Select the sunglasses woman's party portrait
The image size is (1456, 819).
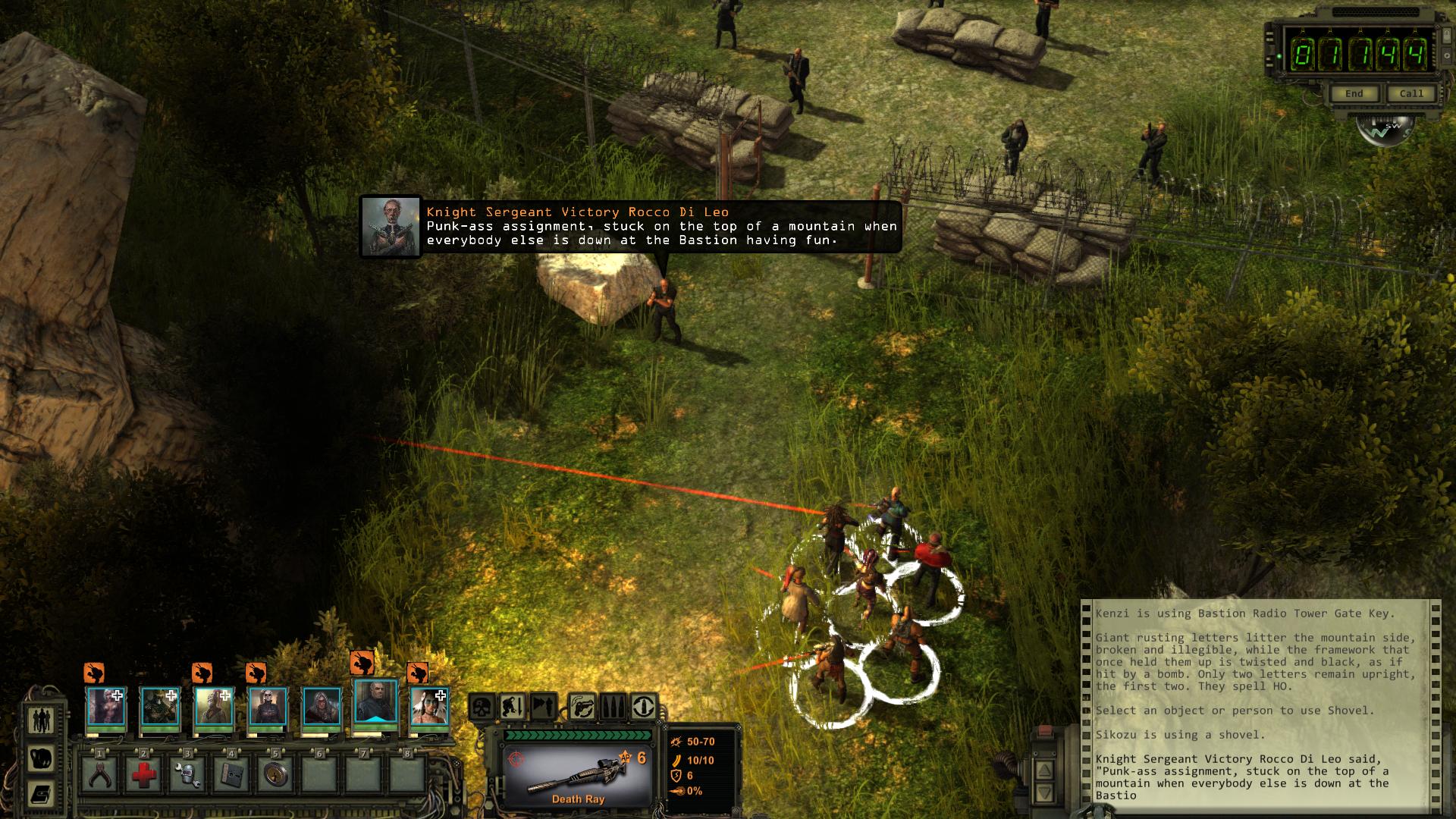pyautogui.click(x=268, y=707)
